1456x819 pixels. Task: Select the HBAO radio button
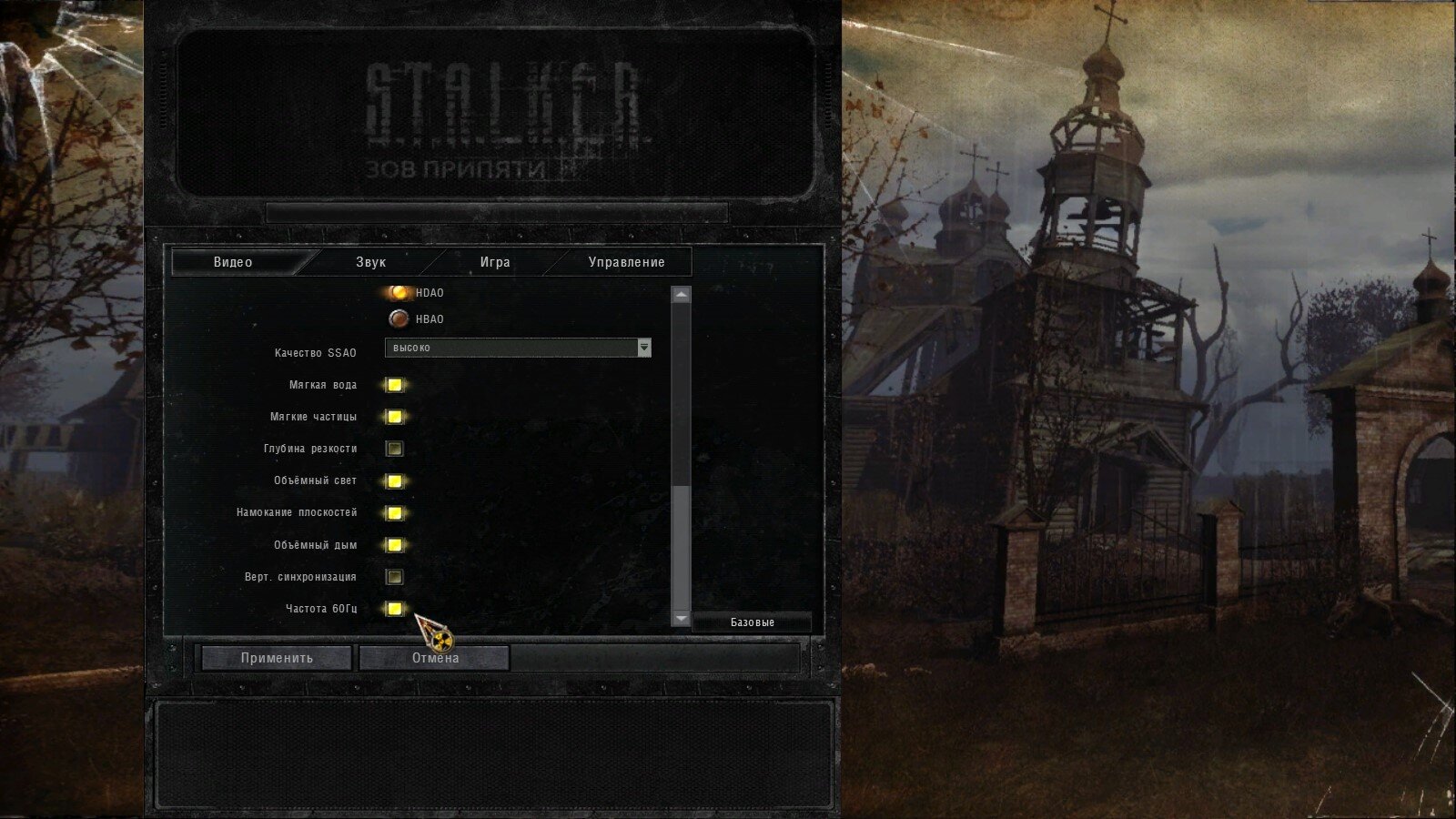click(398, 318)
